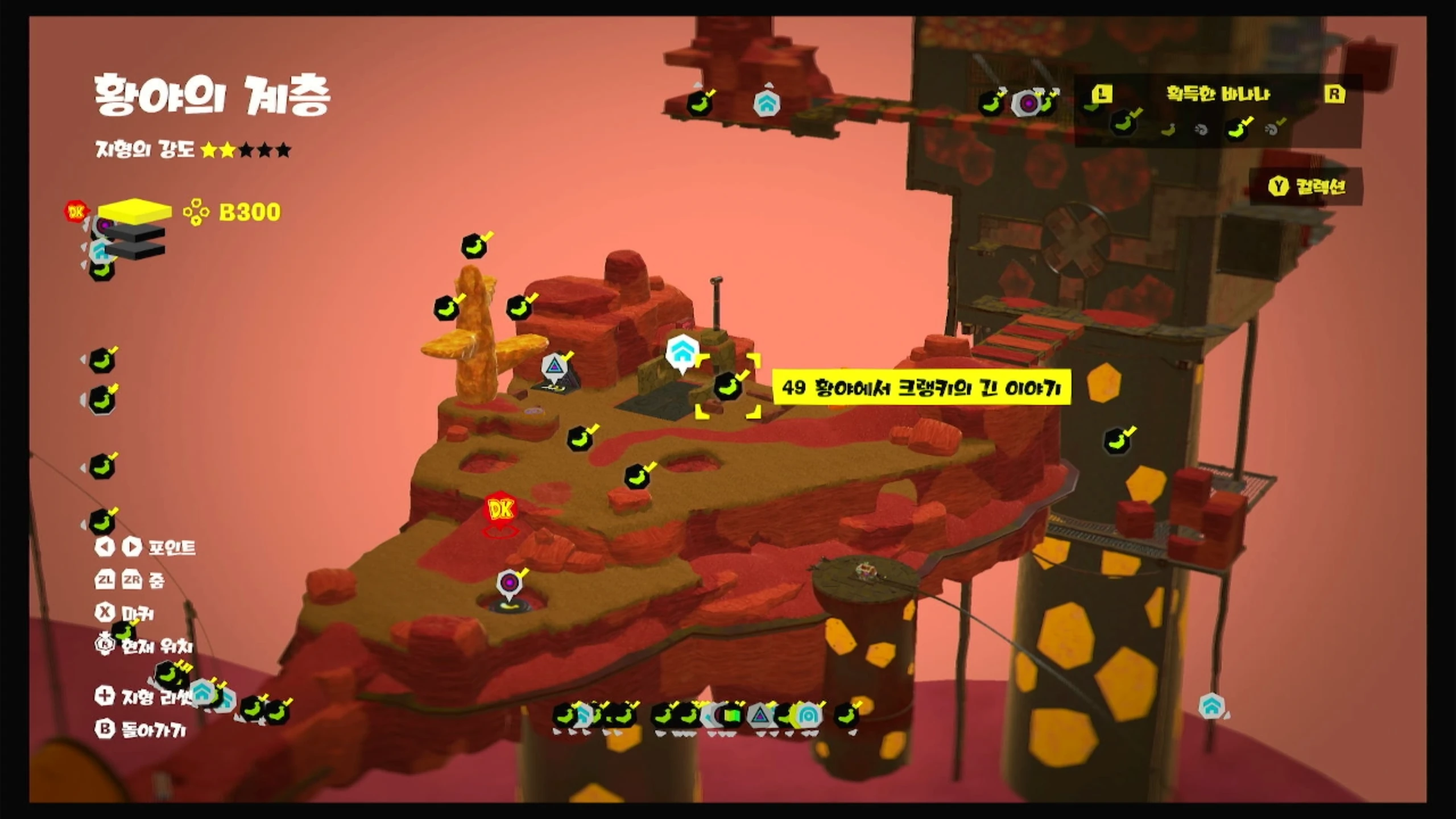Click the DK current-position marker on the island
The height and width of the screenshot is (819, 1456).
click(x=500, y=510)
